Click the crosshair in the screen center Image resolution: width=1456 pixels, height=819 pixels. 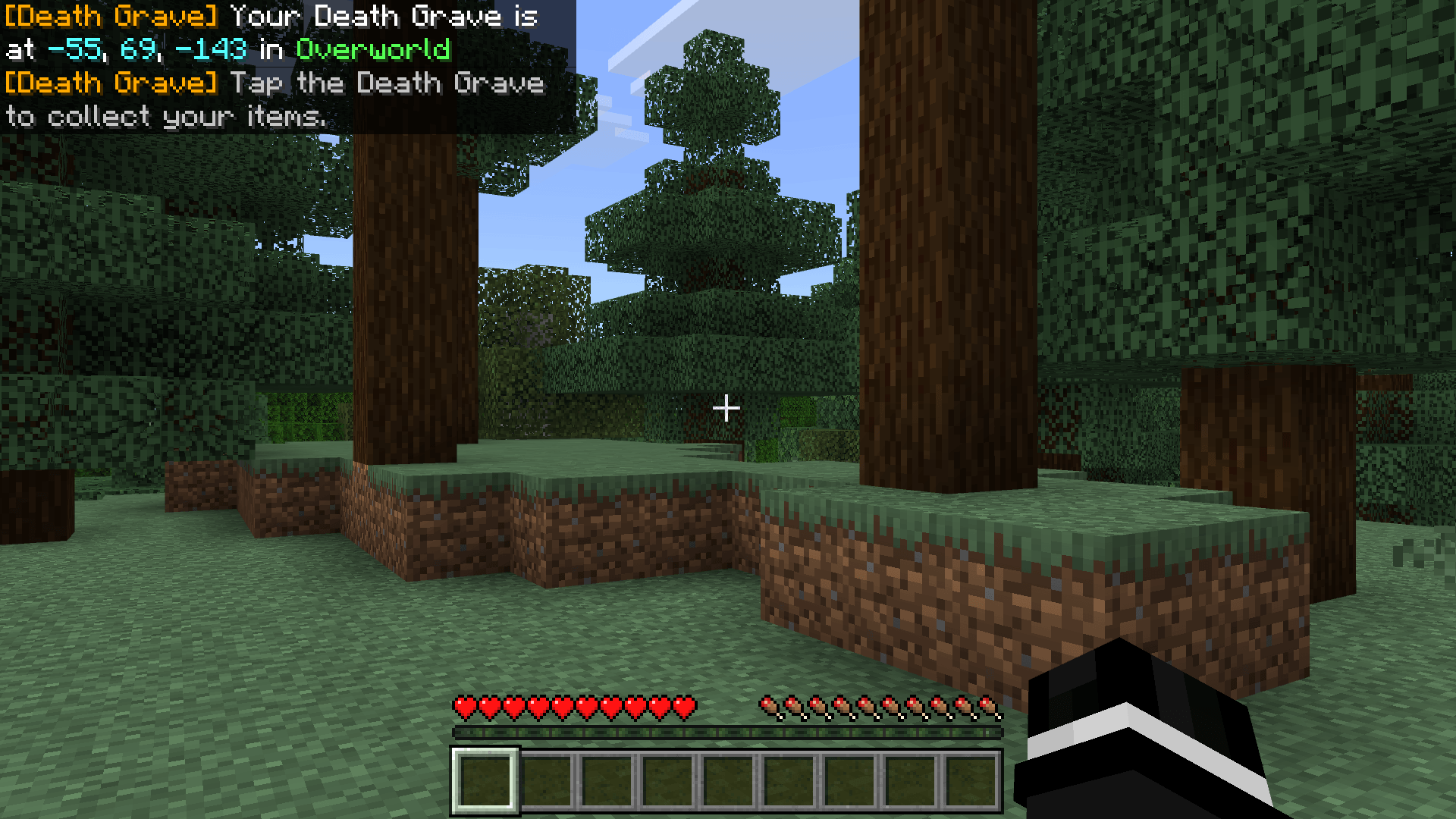click(x=727, y=408)
